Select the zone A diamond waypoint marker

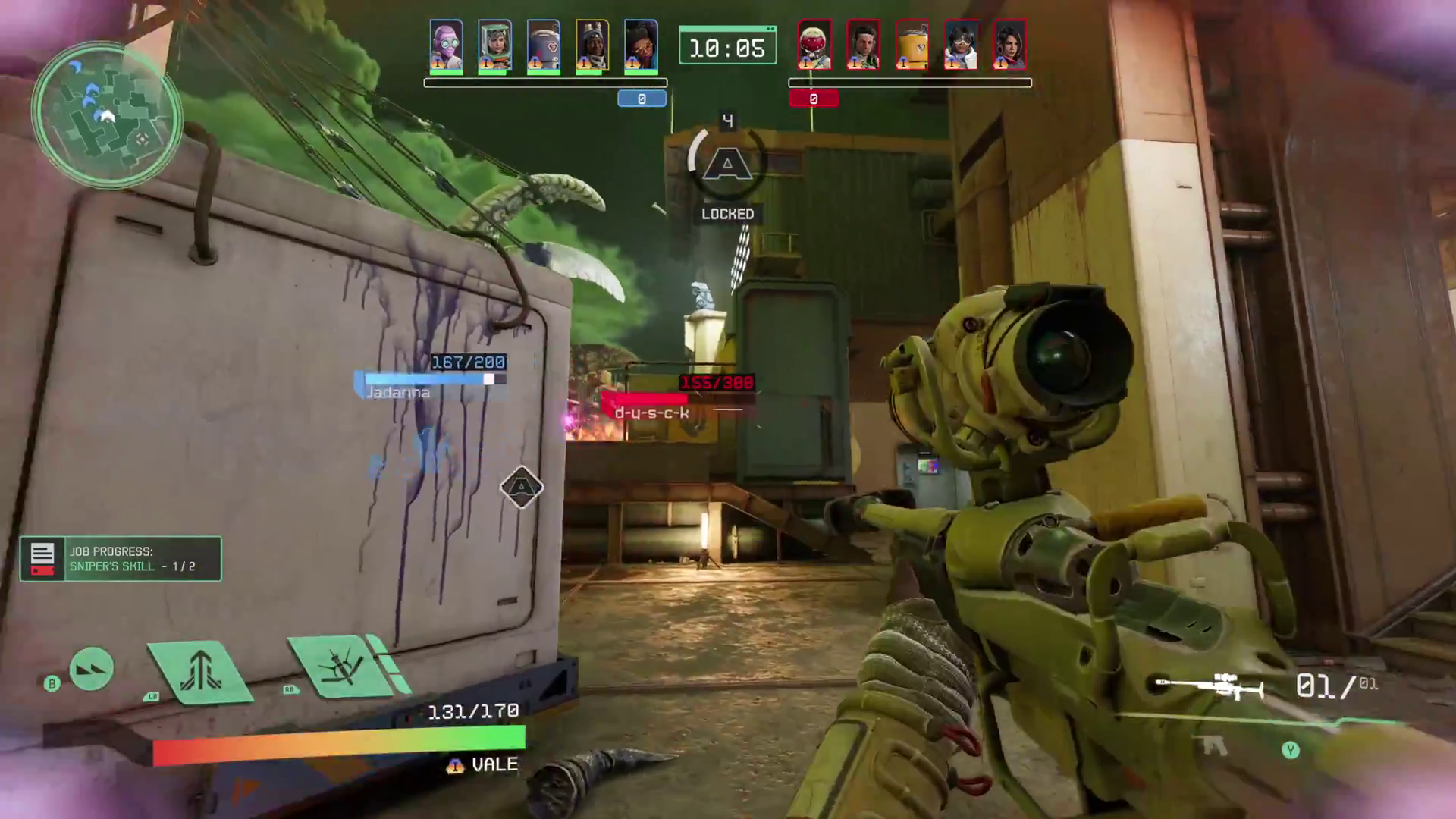point(522,487)
